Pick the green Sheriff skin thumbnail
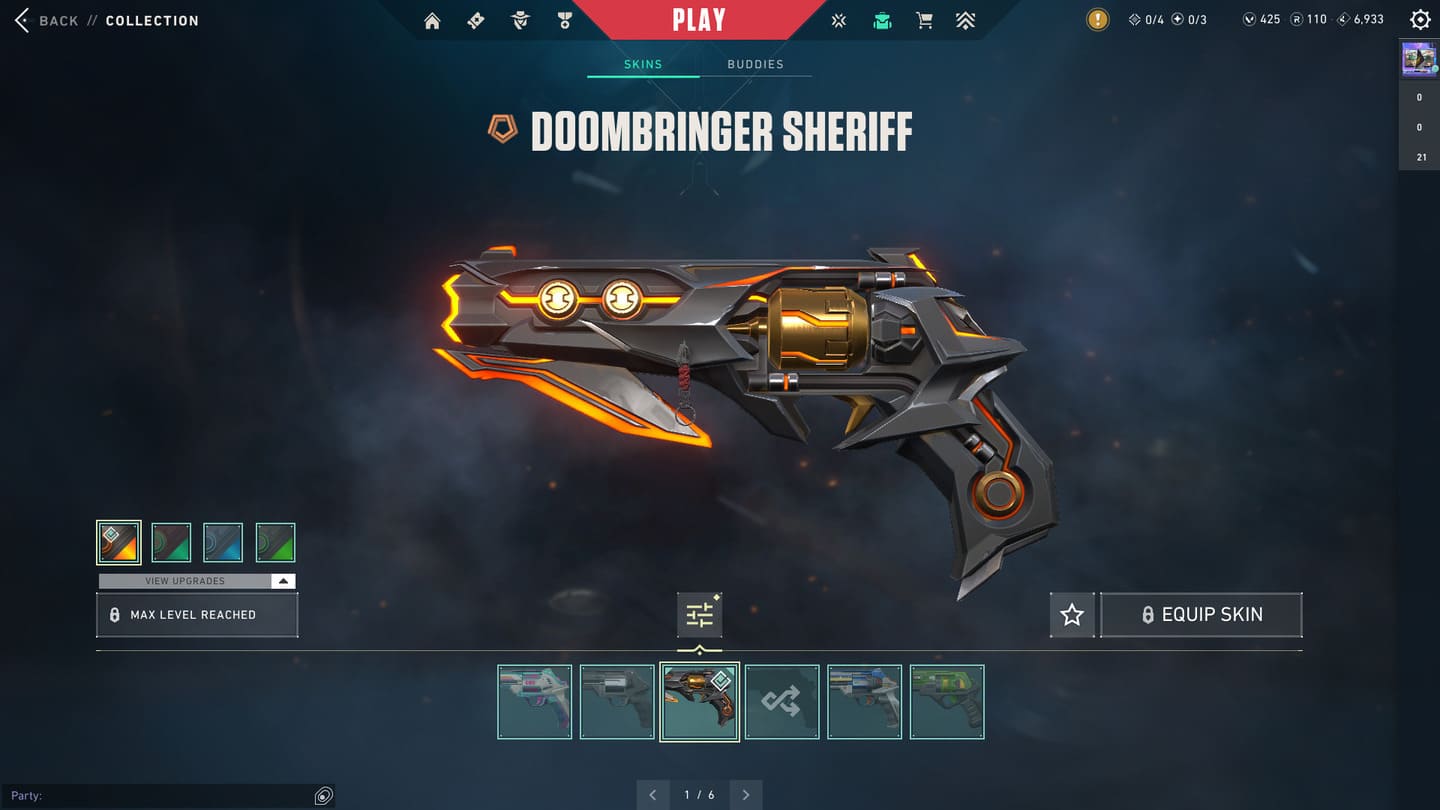This screenshot has height=810, width=1440. [947, 702]
